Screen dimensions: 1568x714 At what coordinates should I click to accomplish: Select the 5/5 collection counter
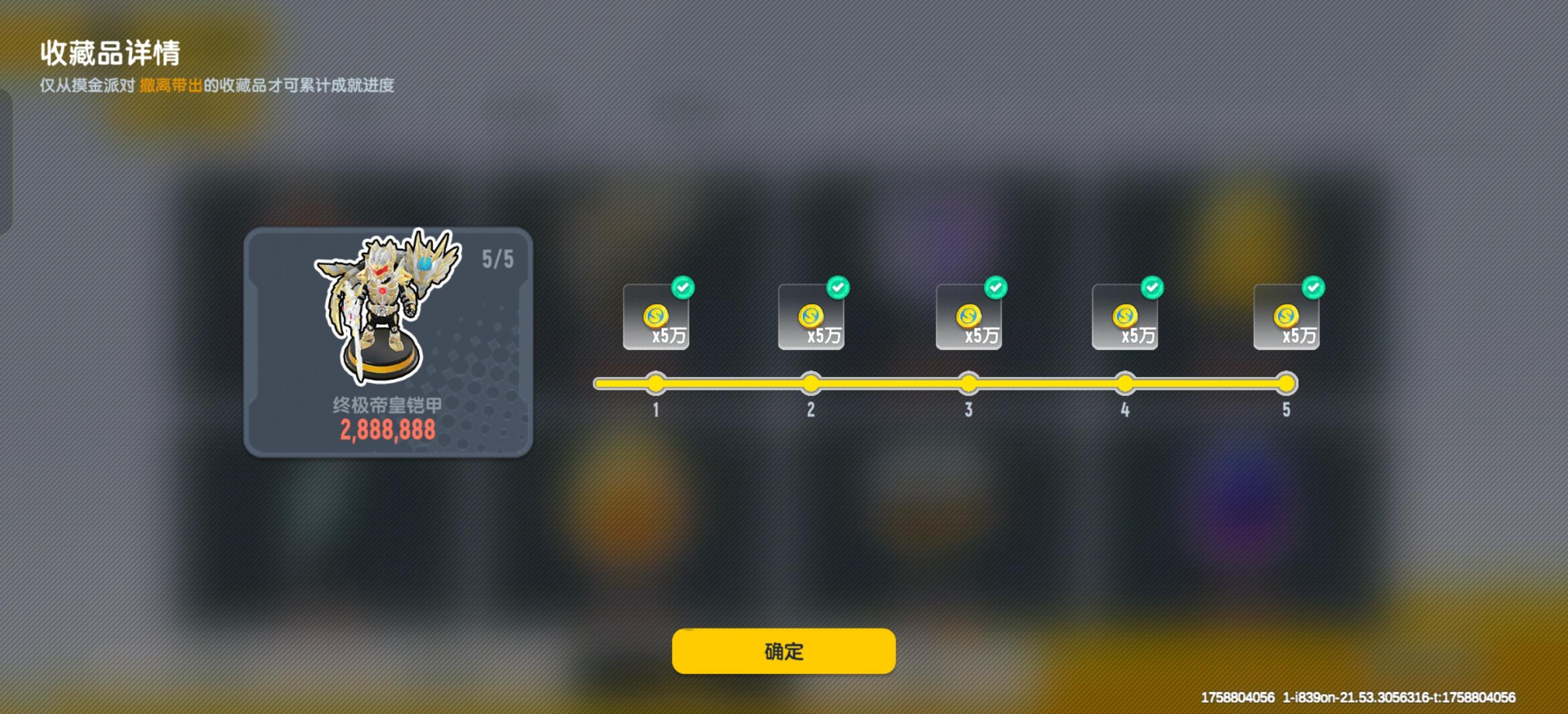coord(498,261)
